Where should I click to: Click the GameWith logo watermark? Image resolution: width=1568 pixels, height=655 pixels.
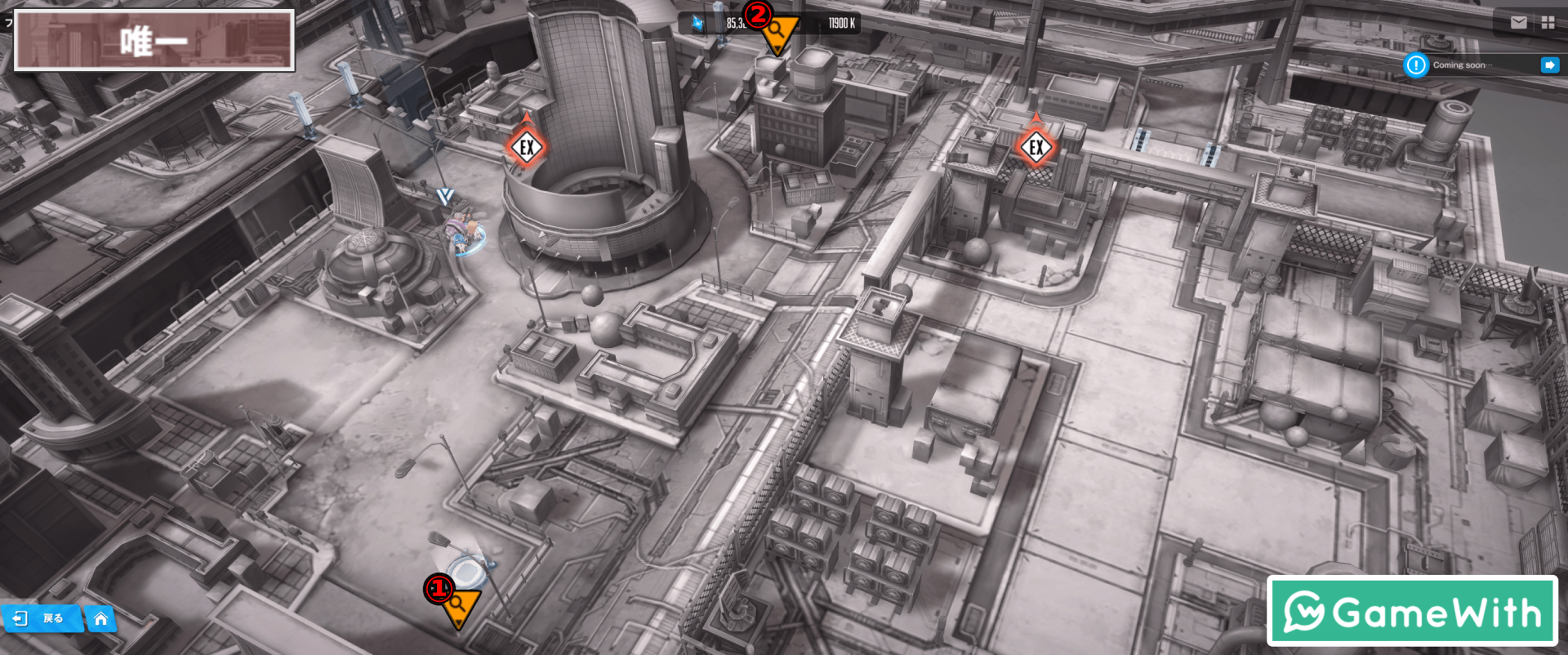click(1412, 612)
